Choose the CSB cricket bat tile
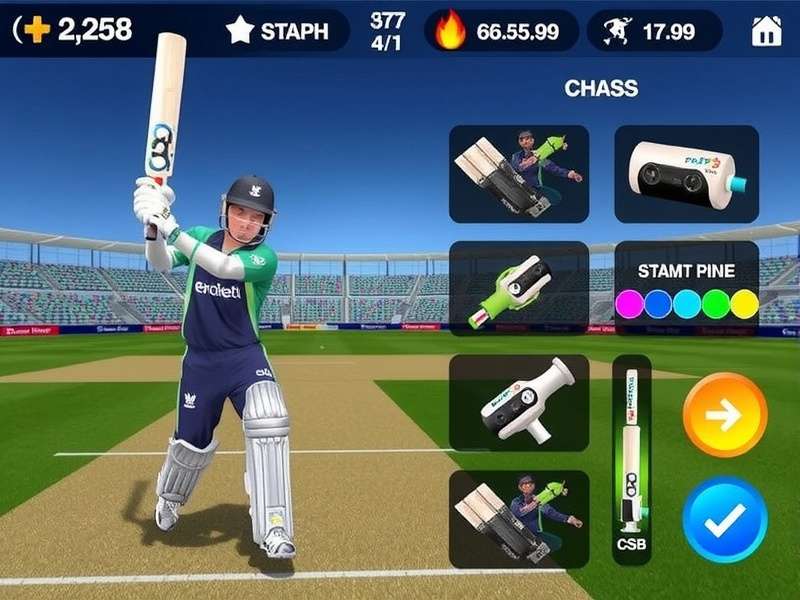The width and height of the screenshot is (800, 600). [631, 460]
